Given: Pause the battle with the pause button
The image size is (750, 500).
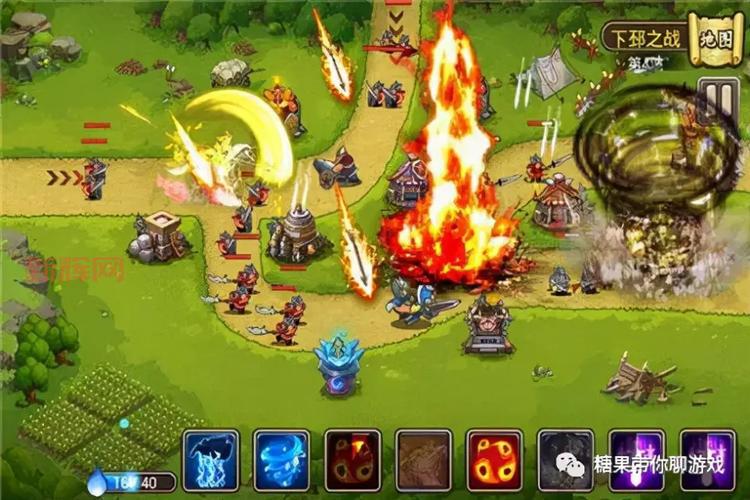Looking at the screenshot, I should tap(717, 99).
